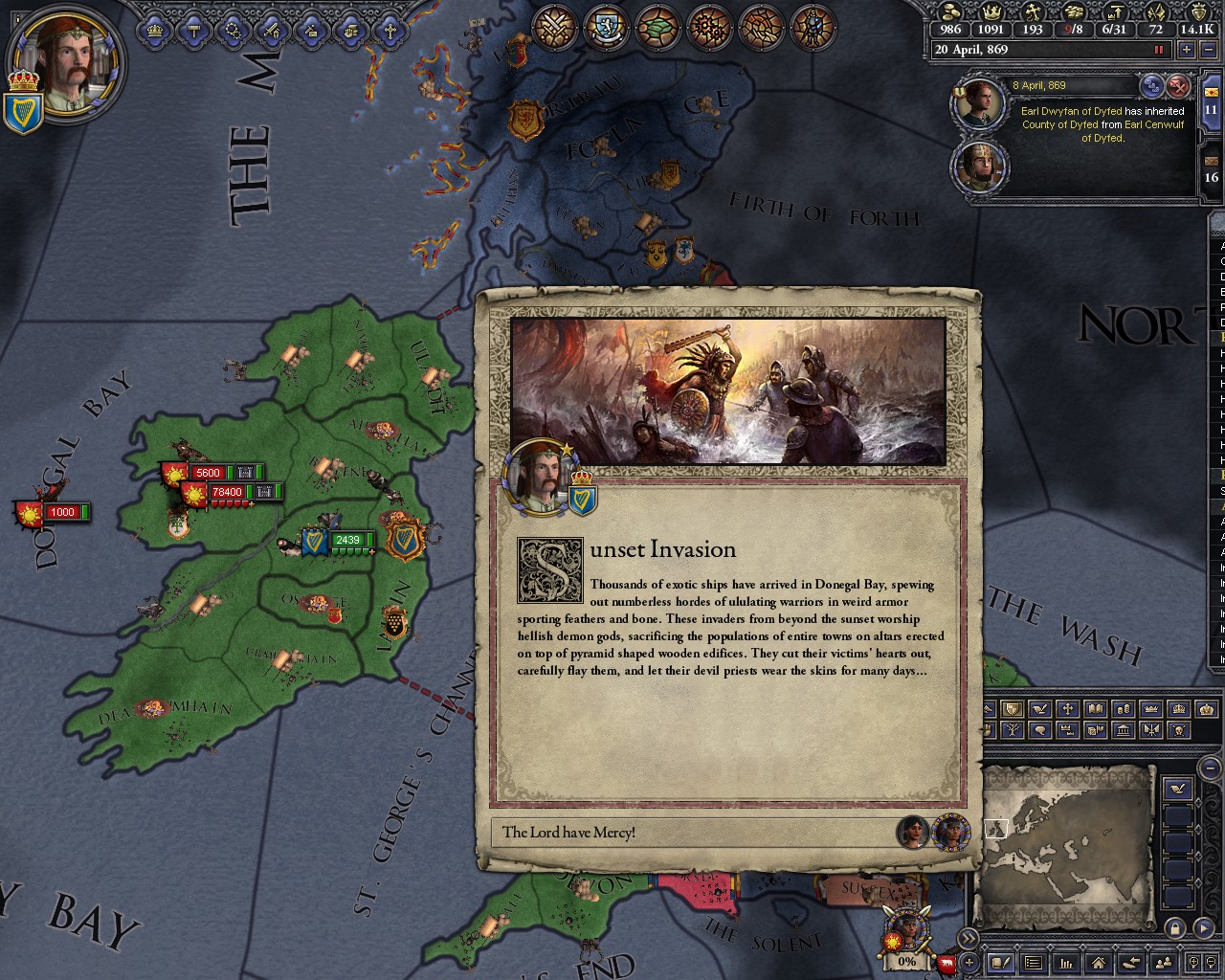Toggle pause using the red pause icon
This screenshot has height=980, width=1225.
tap(1159, 50)
